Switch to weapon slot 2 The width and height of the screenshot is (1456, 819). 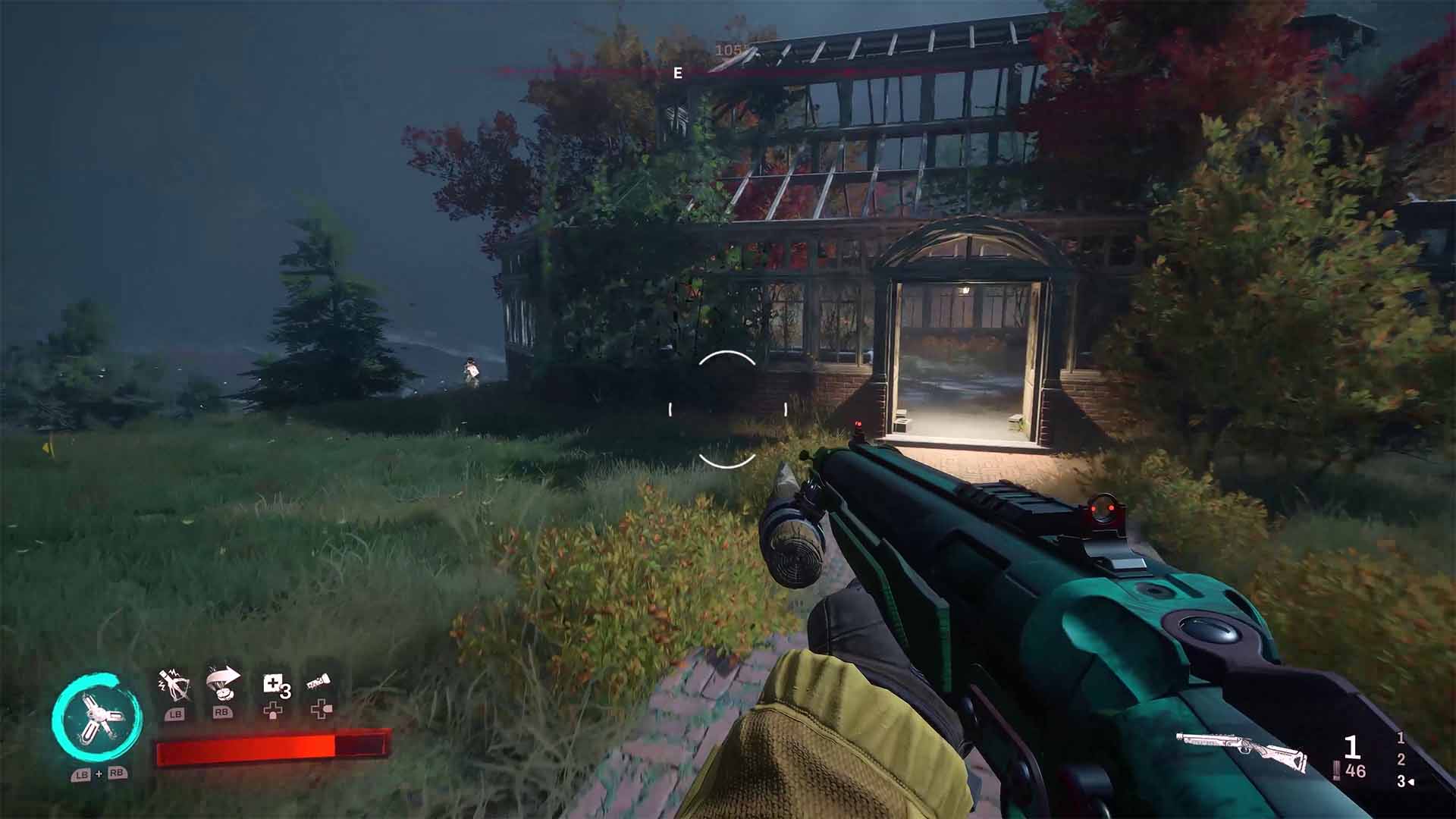(x=1401, y=759)
